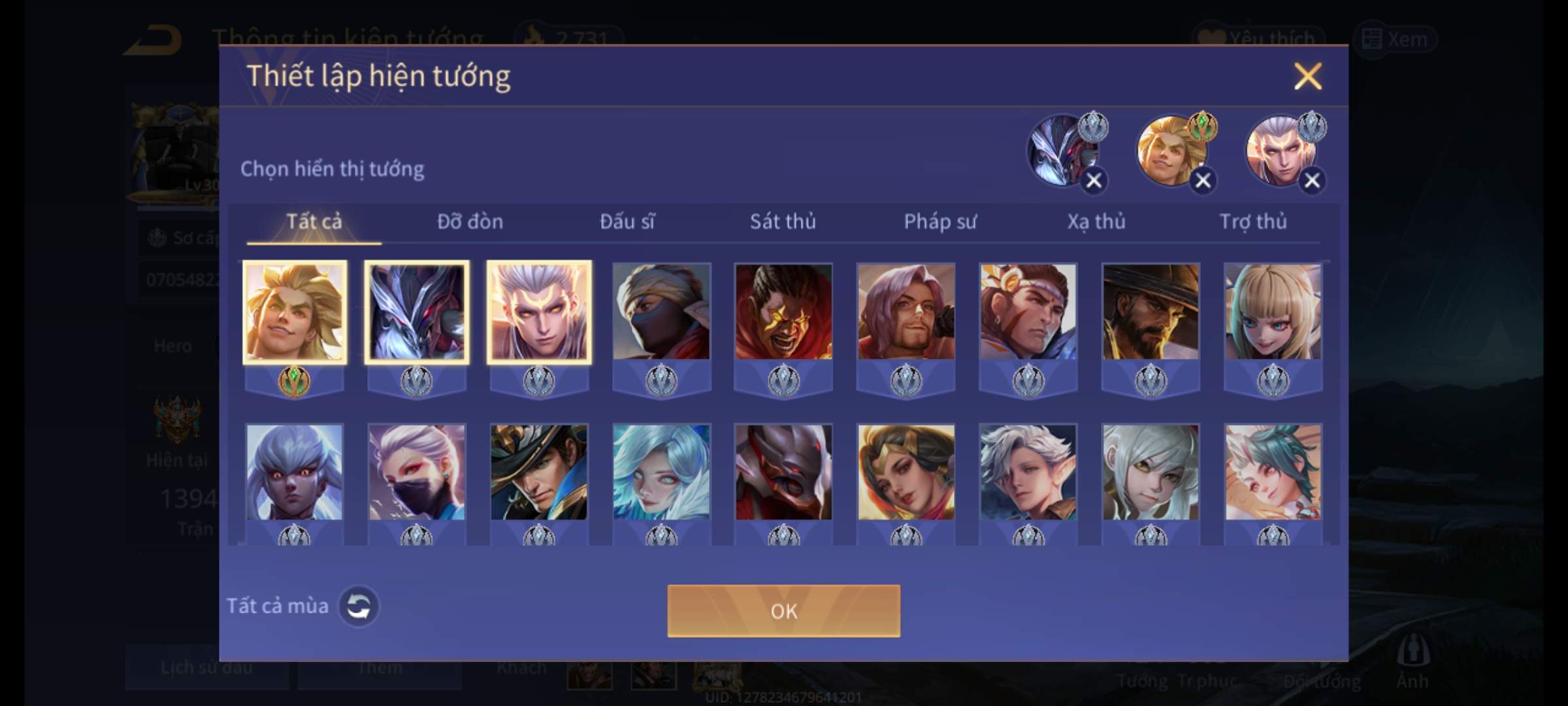Choose the Trợ thủ tab
This screenshot has width=1568, height=706.
click(x=1253, y=222)
